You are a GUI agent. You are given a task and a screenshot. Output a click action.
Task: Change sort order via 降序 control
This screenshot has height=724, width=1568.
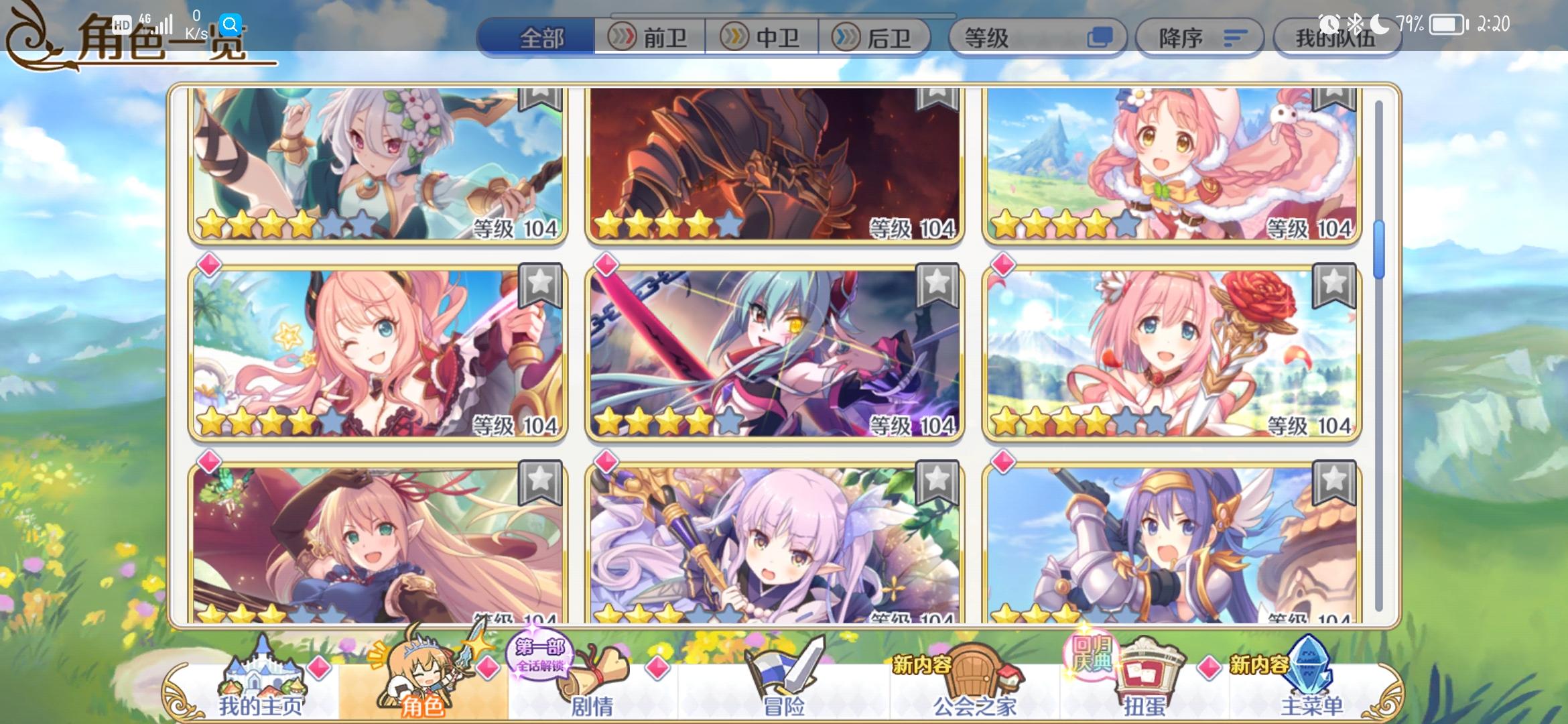coord(1199,38)
